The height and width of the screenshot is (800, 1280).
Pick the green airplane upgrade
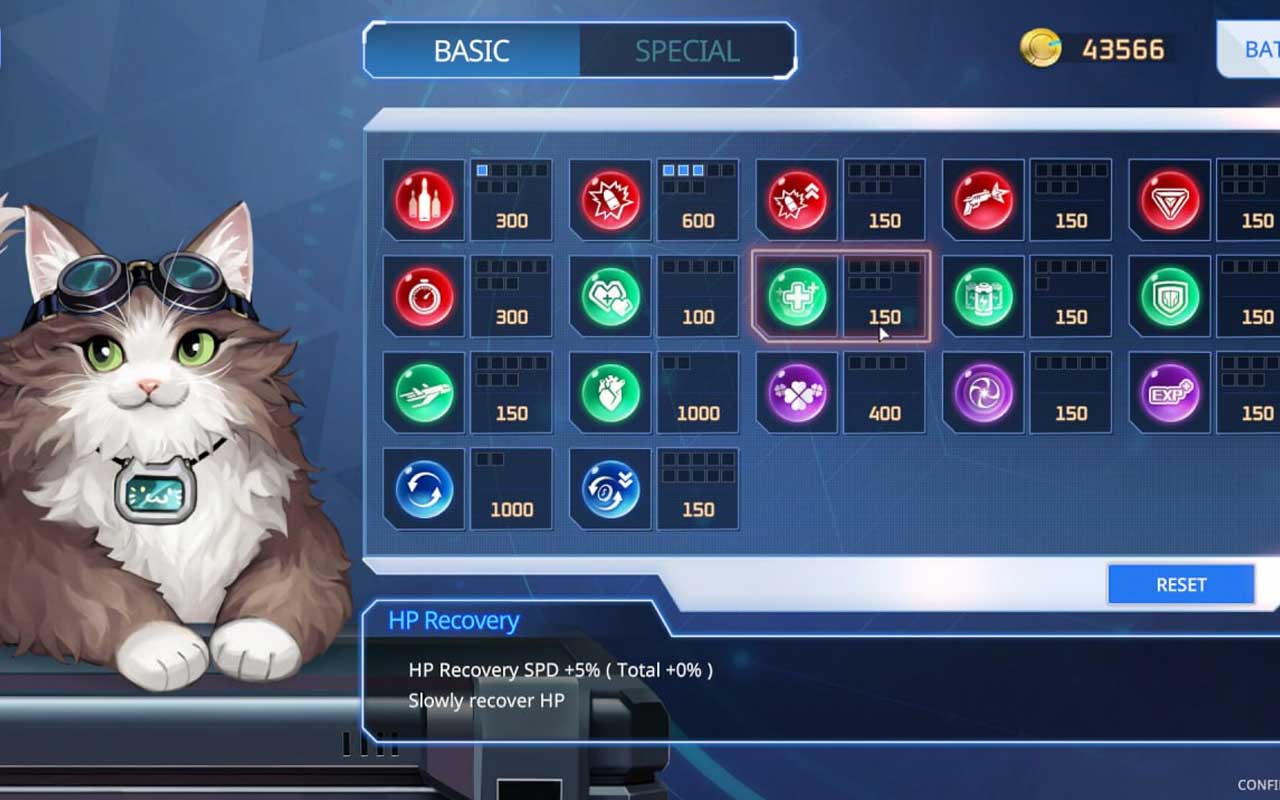click(424, 393)
